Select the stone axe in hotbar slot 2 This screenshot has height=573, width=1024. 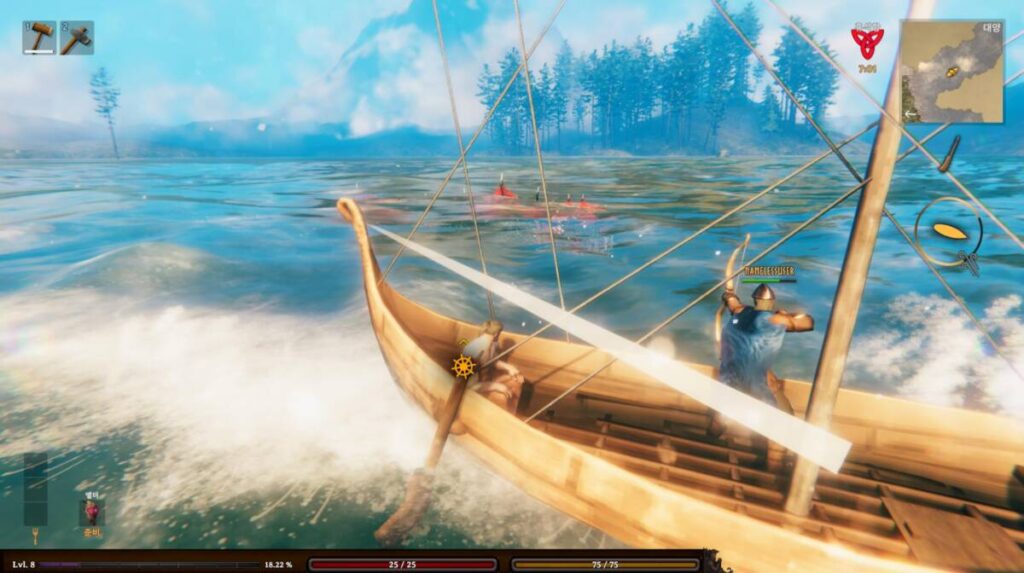coord(77,38)
